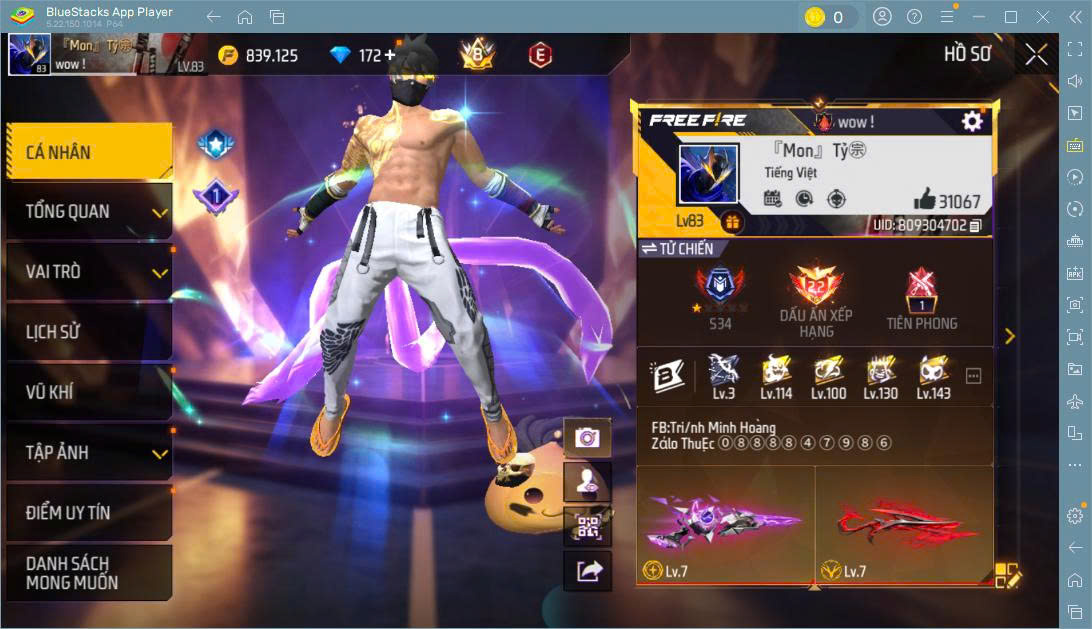Switch to the LỊCH SỬ tab
The height and width of the screenshot is (629, 1092).
[x=88, y=332]
